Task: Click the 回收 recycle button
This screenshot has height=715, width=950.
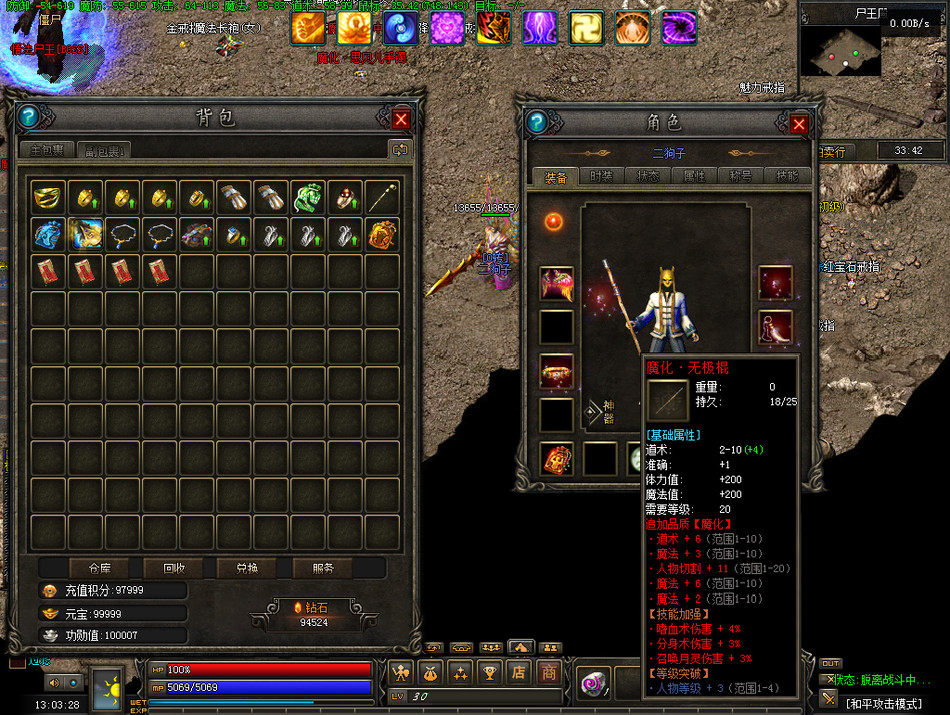Action: (175, 568)
